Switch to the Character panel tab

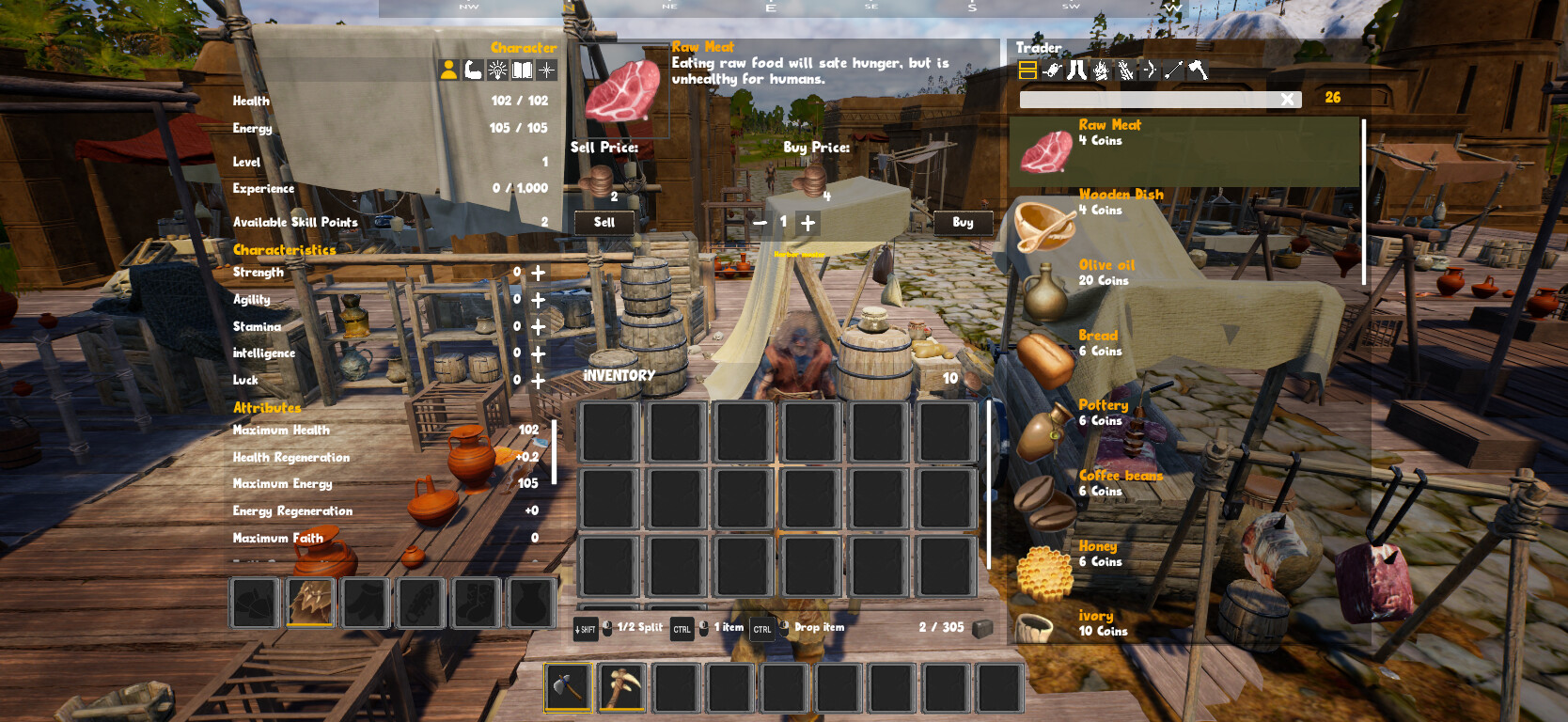(x=523, y=47)
